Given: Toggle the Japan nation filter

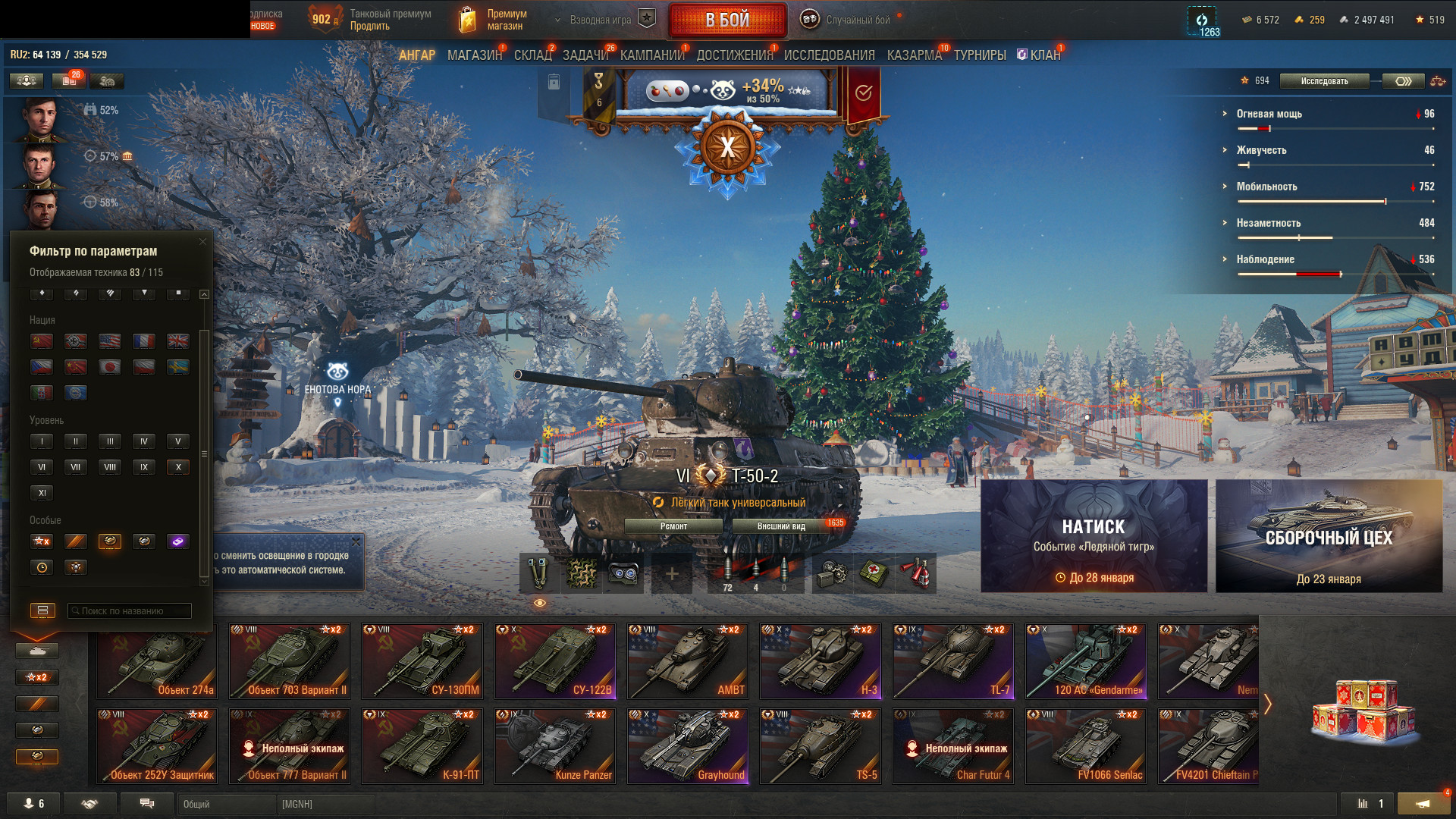Looking at the screenshot, I should (110, 367).
